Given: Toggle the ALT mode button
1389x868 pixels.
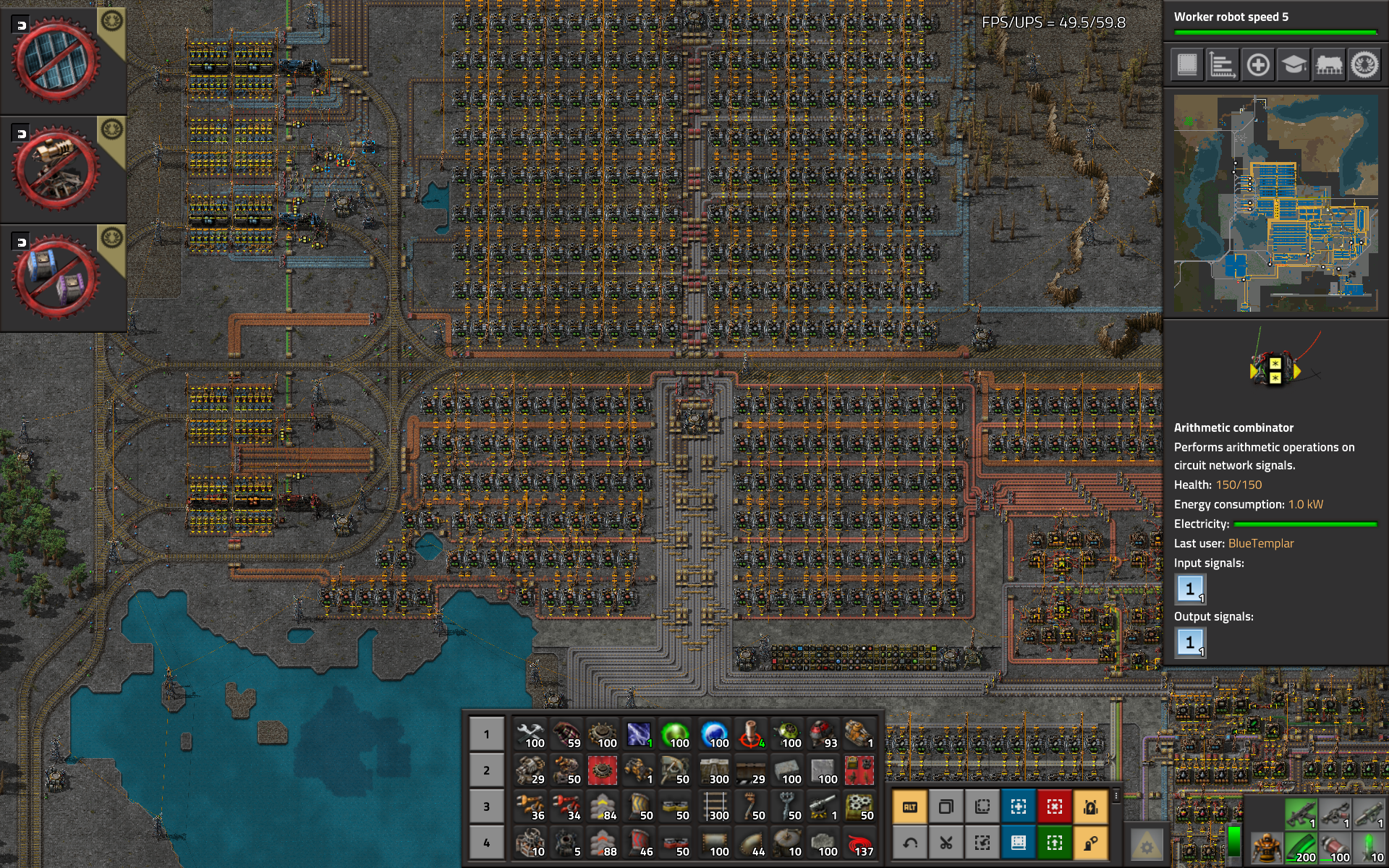Looking at the screenshot, I should (909, 807).
